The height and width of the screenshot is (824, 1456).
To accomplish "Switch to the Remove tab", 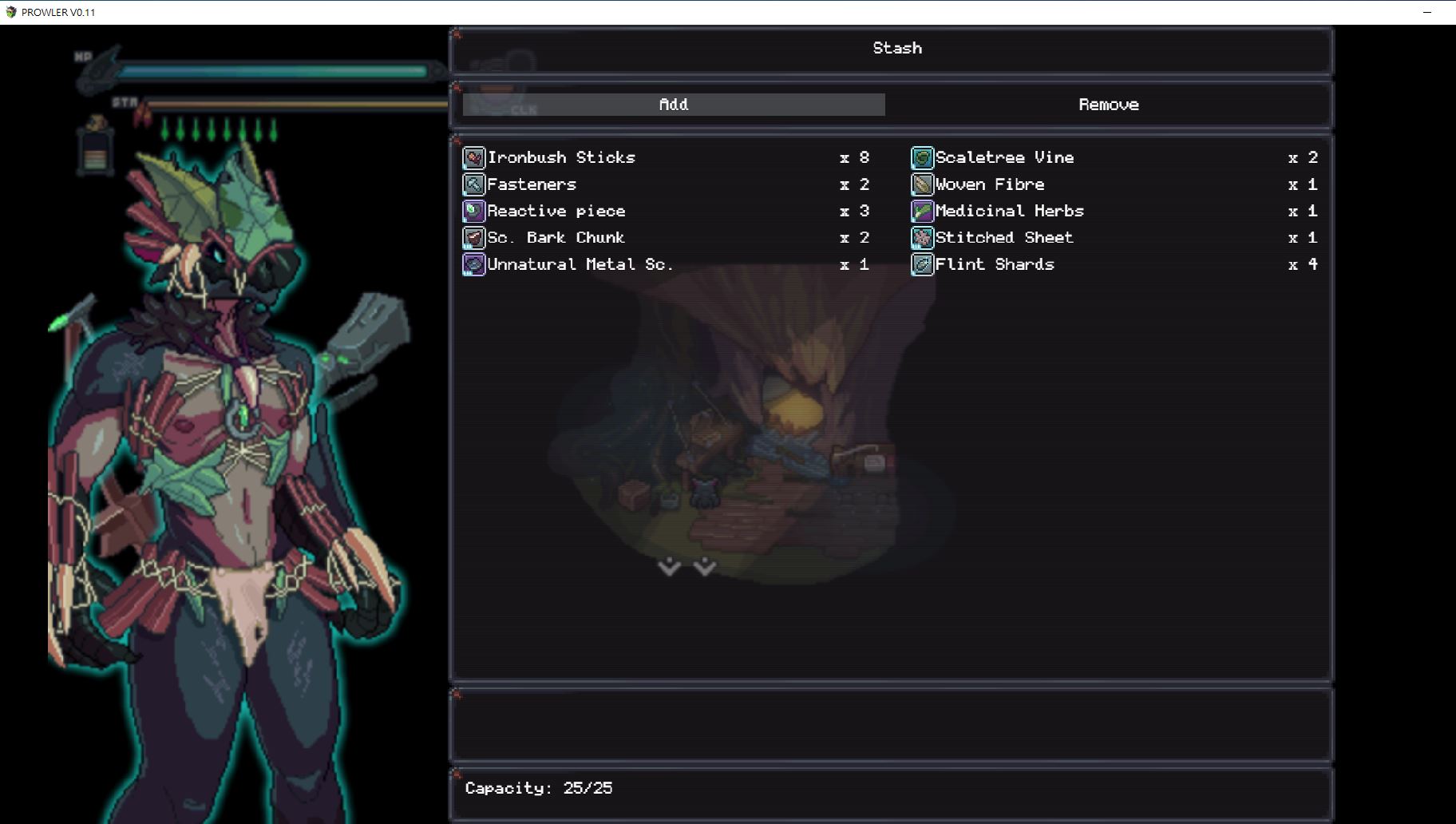I will (x=1108, y=105).
